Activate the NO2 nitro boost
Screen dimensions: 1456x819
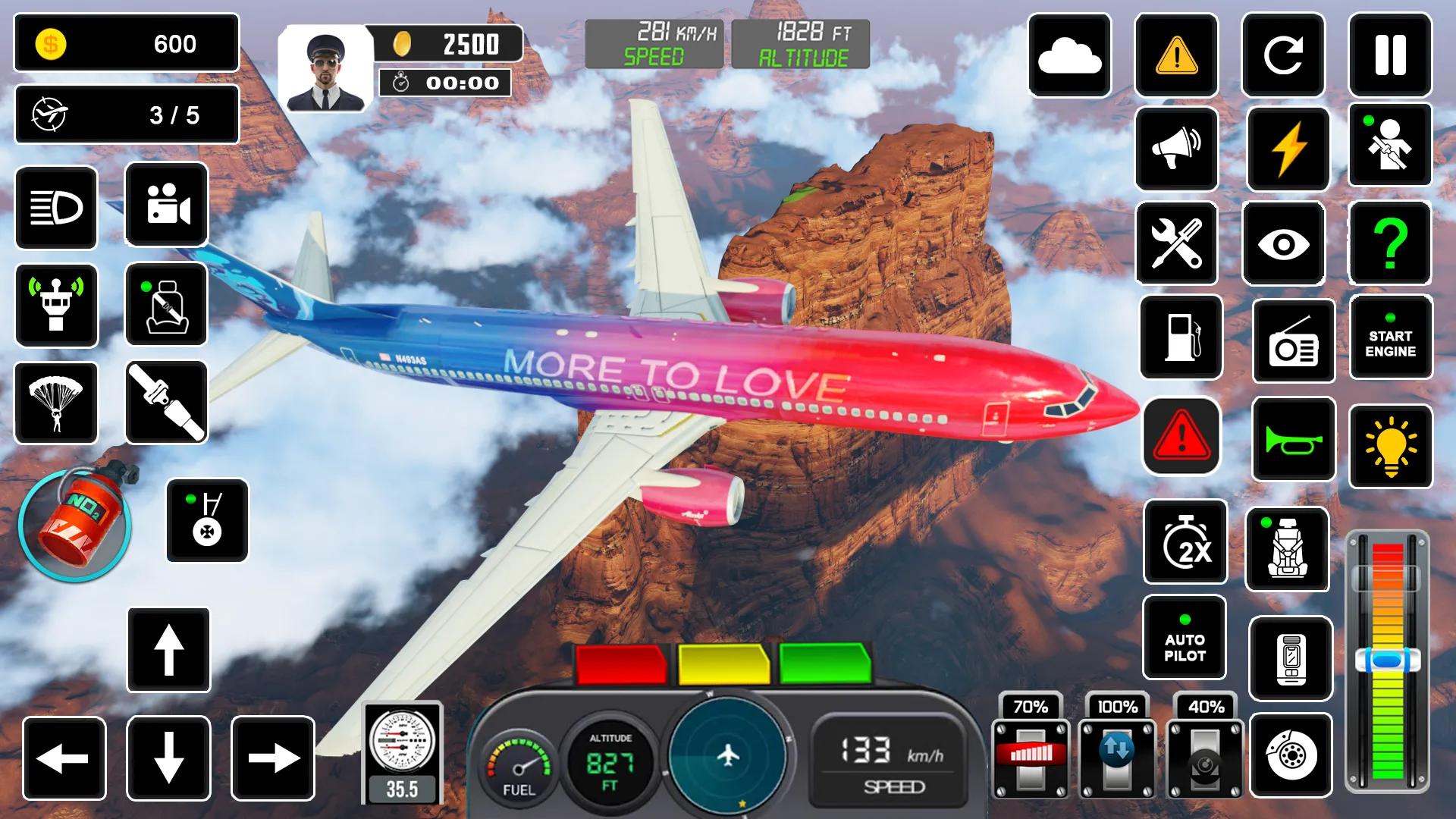76,523
